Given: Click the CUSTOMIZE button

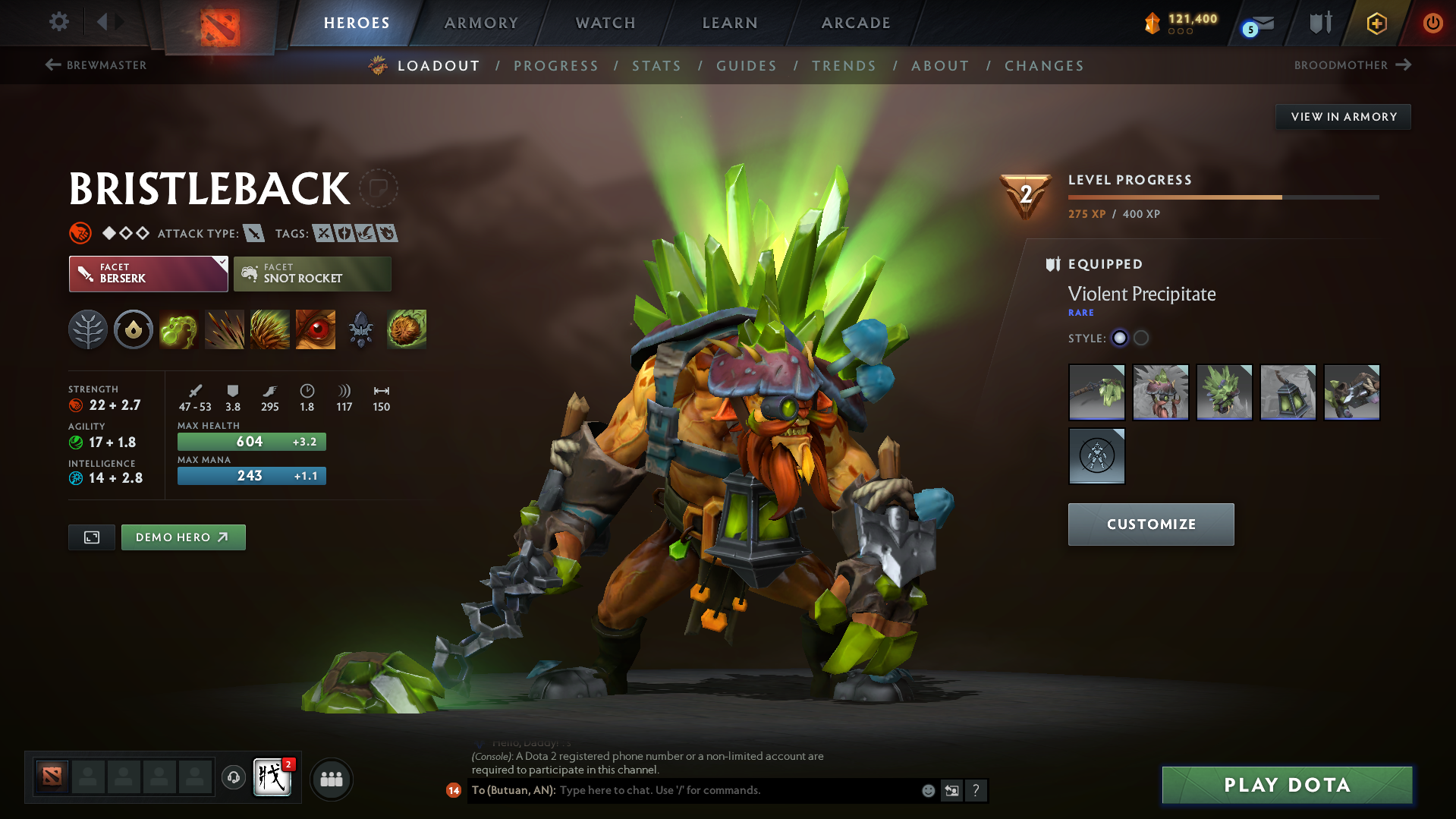Looking at the screenshot, I should click(x=1150, y=524).
